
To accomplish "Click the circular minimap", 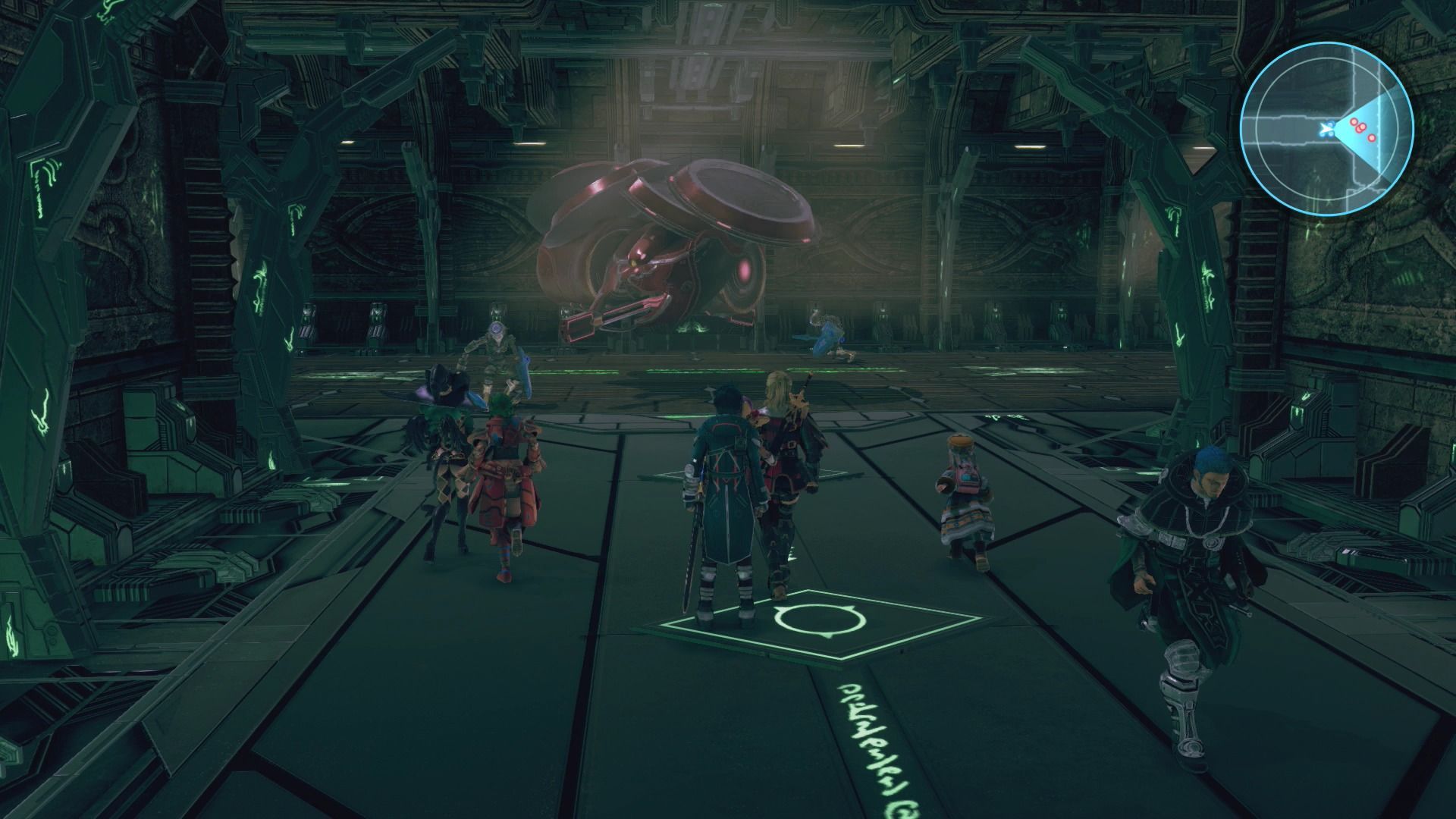I will pyautogui.click(x=1326, y=129).
